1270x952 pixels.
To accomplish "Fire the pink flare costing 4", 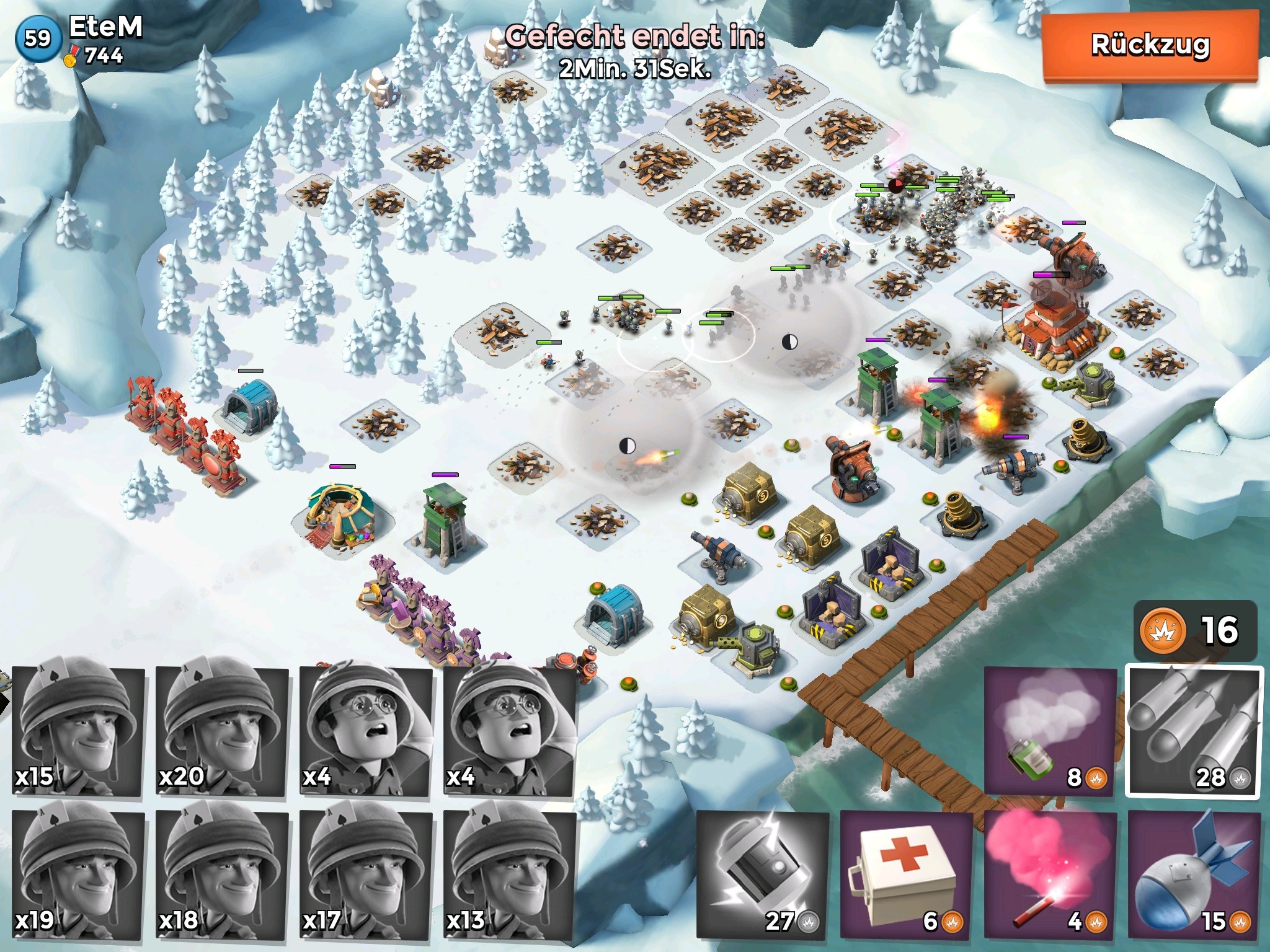I will click(1050, 874).
